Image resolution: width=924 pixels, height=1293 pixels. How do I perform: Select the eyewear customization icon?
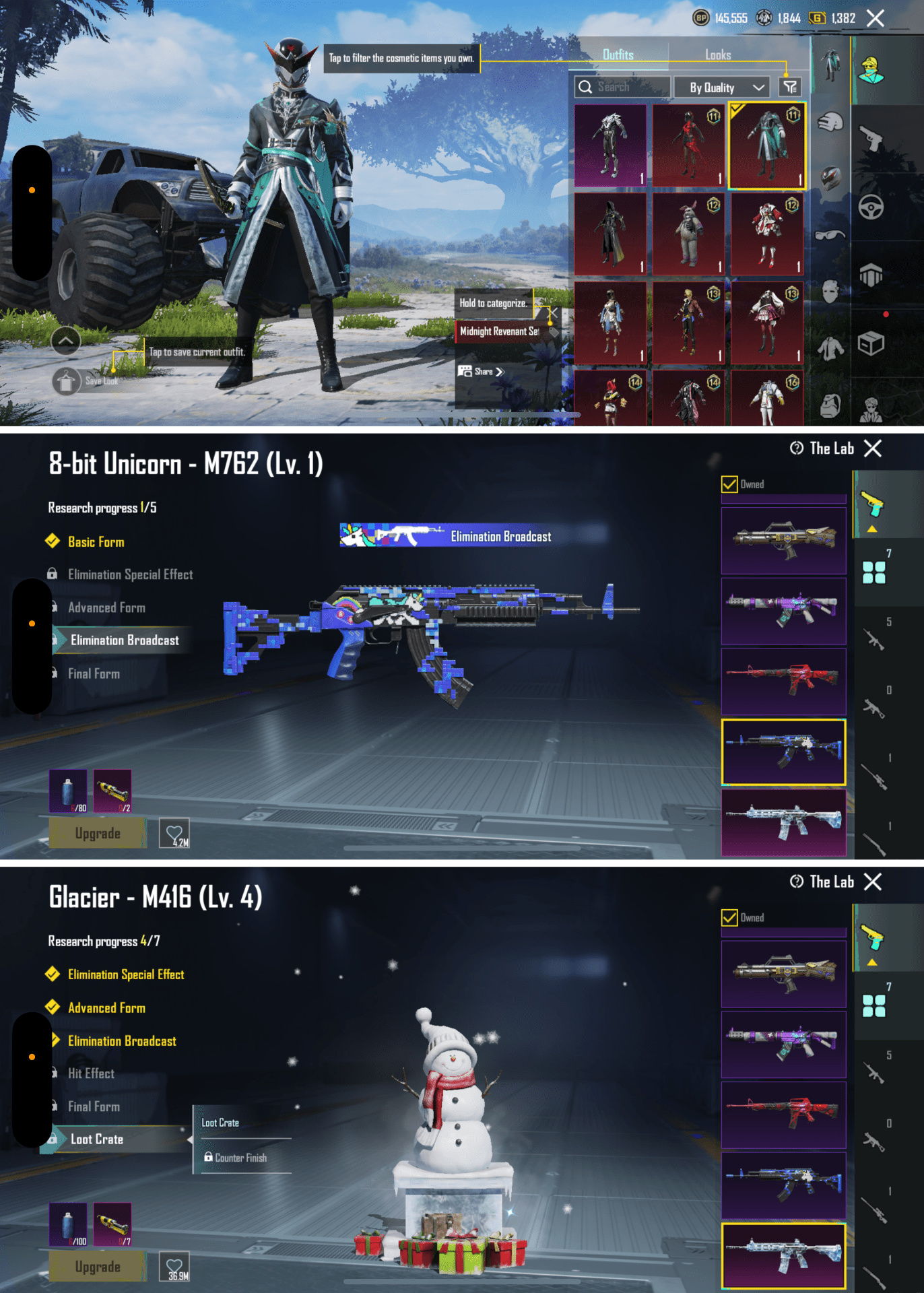(829, 234)
